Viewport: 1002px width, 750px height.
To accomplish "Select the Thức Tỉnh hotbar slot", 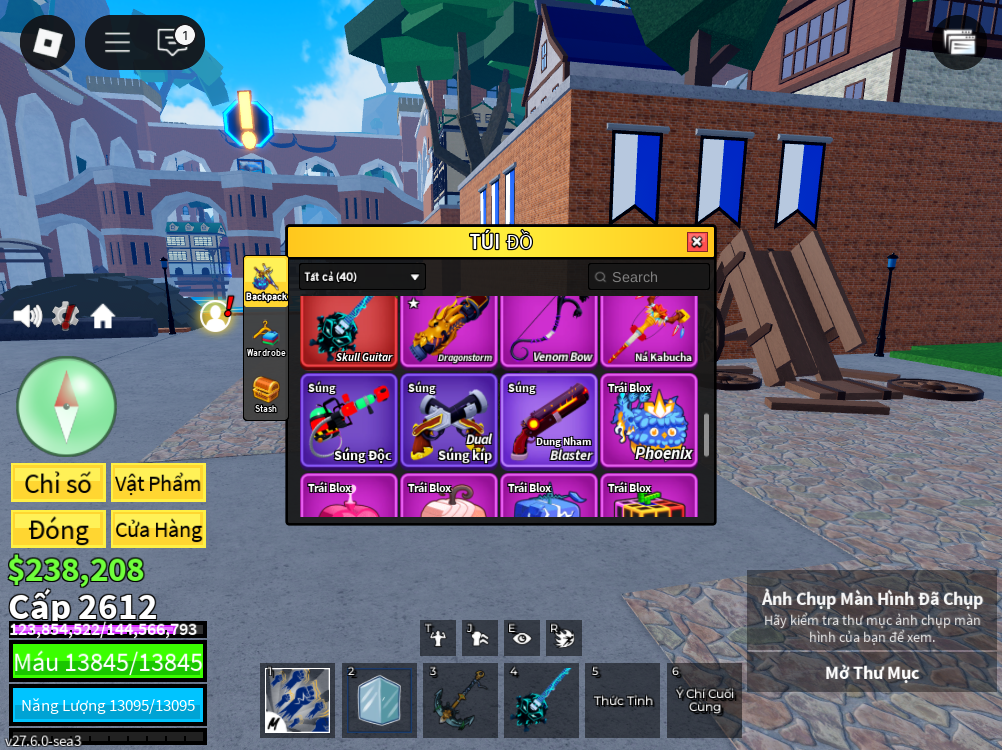I will click(x=623, y=700).
